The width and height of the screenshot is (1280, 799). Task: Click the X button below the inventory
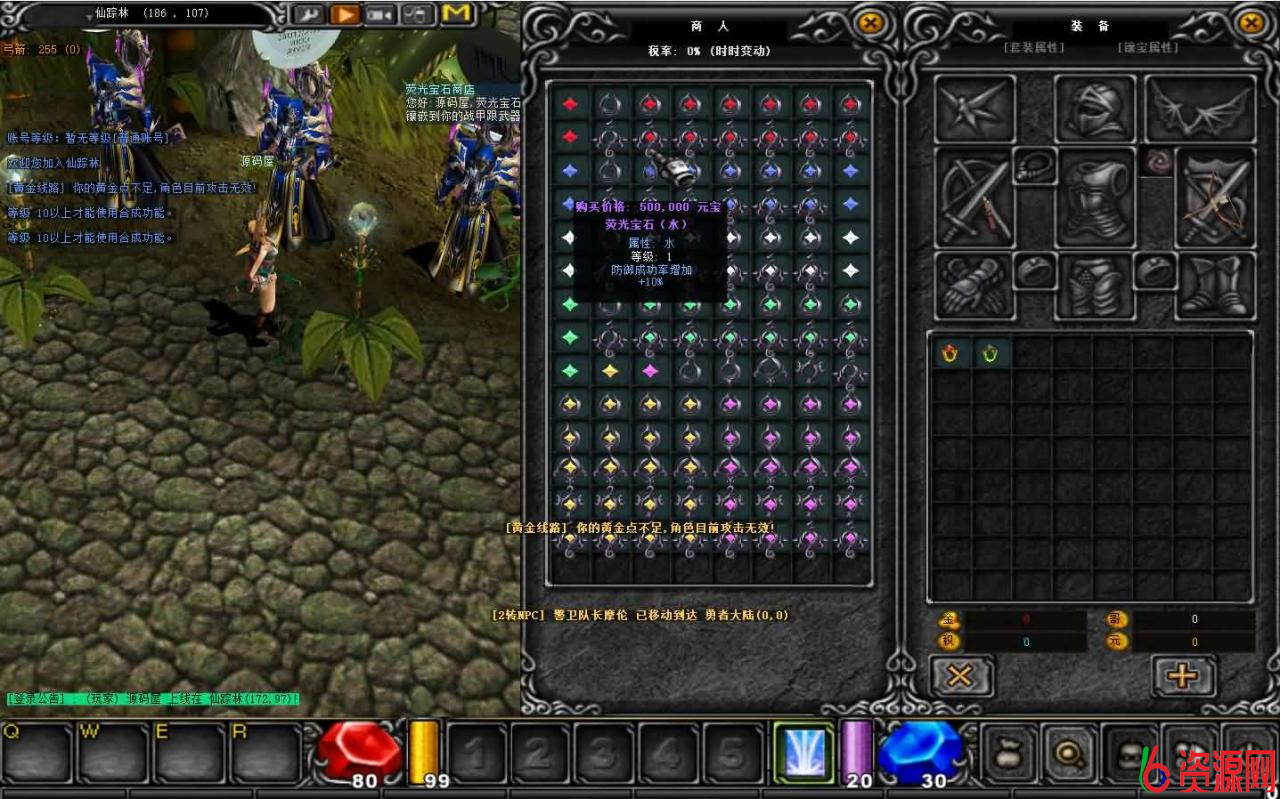coord(960,676)
